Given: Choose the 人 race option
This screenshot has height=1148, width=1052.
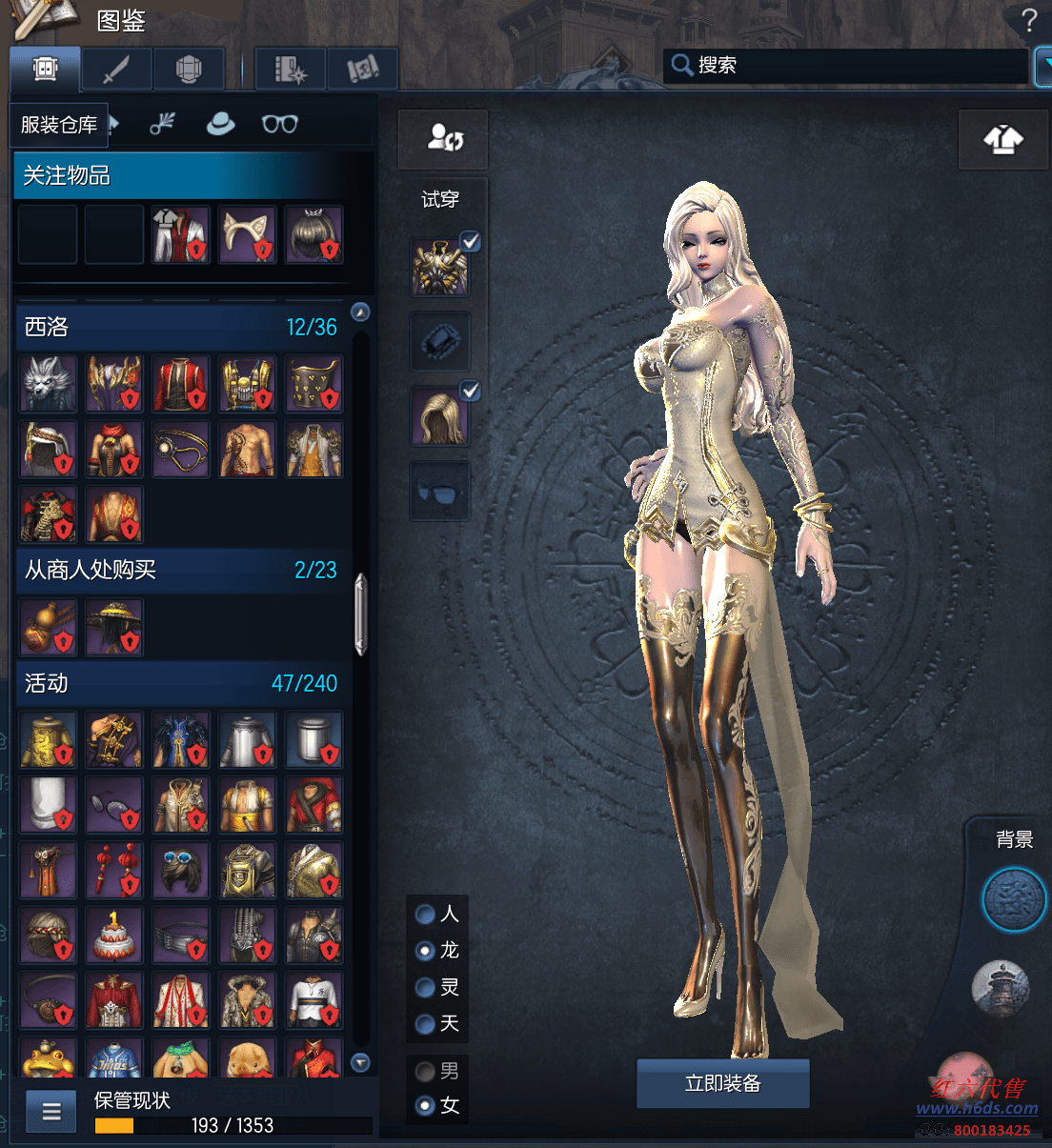Looking at the screenshot, I should pos(426,915).
